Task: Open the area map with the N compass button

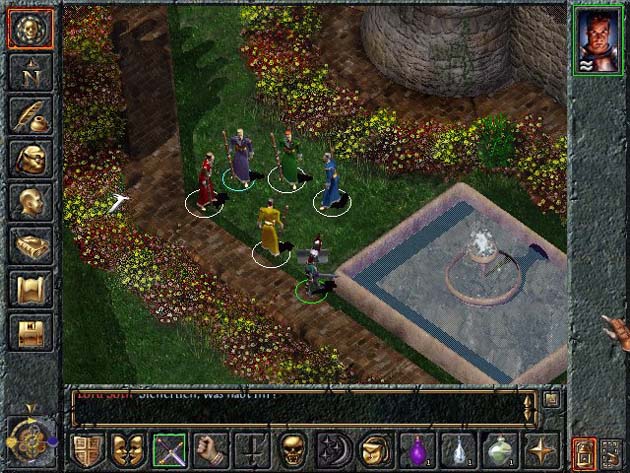Action: coord(31,70)
